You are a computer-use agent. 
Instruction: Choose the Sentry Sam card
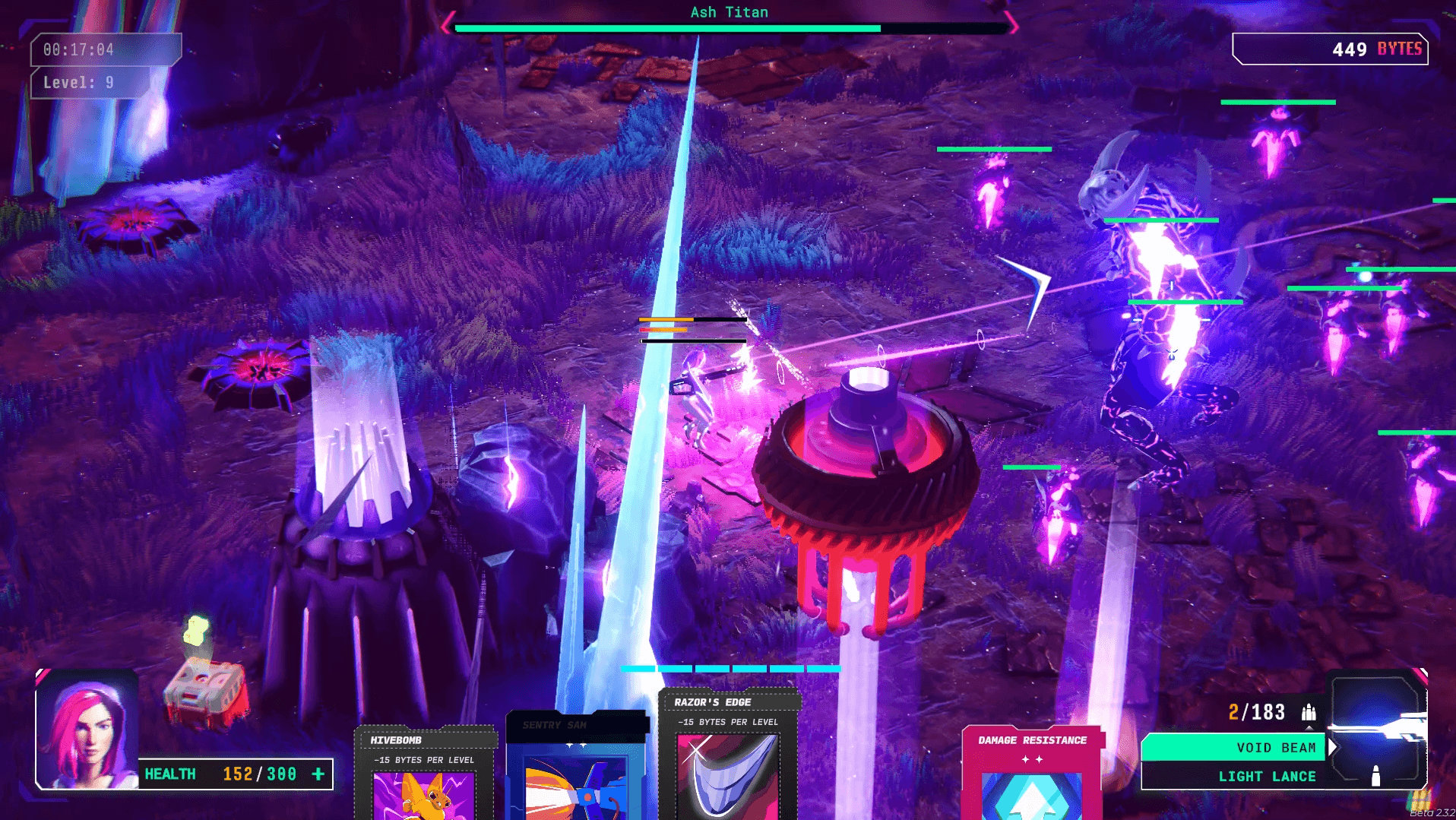point(575,768)
